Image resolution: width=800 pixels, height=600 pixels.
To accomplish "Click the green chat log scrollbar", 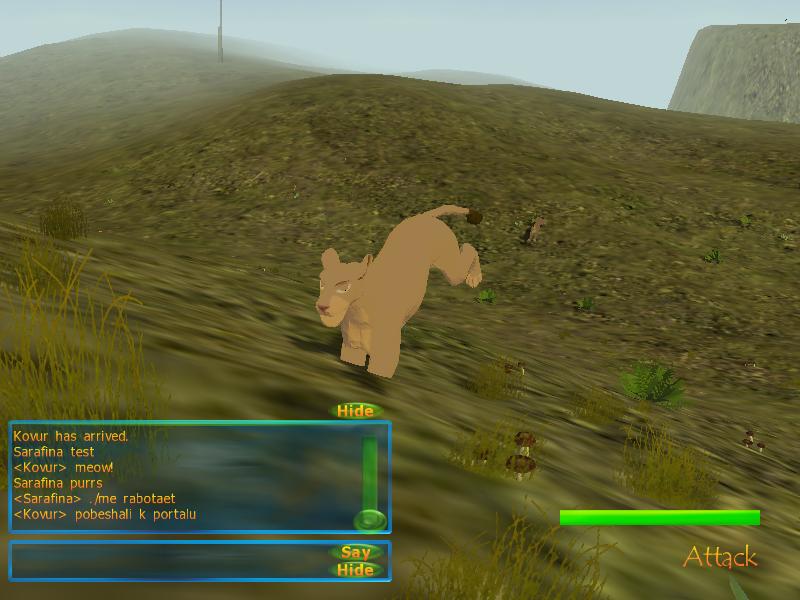I will tap(370, 475).
